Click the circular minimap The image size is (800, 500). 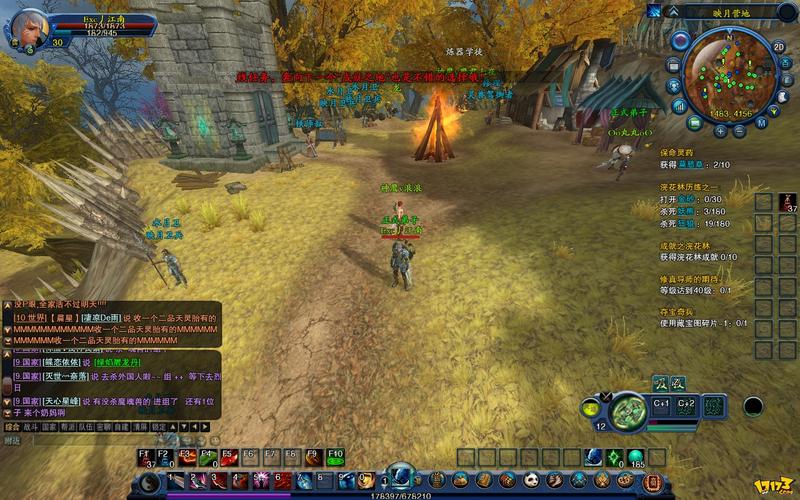tap(732, 75)
